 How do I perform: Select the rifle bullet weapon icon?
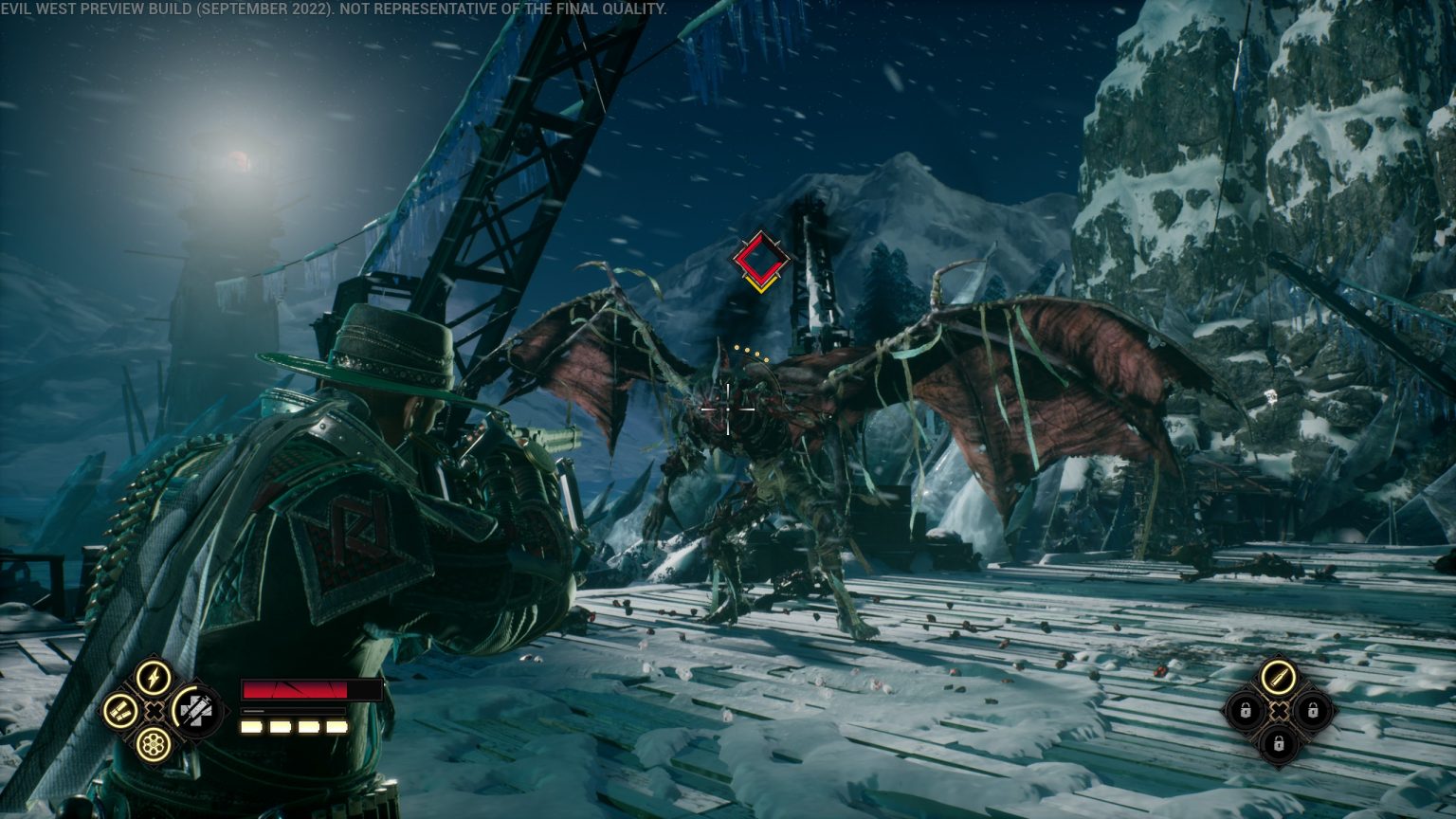point(1278,676)
